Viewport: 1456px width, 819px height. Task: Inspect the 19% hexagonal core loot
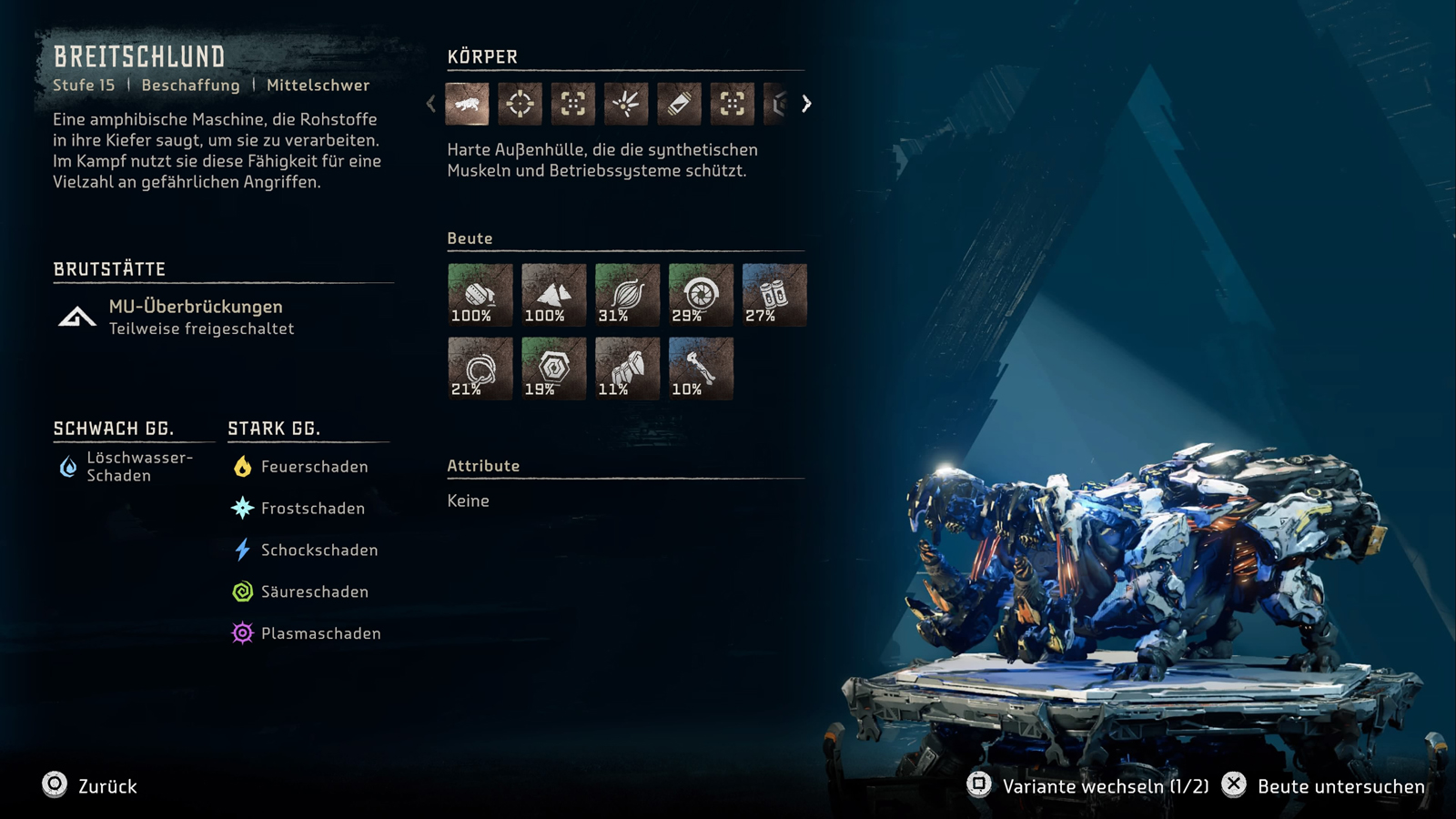click(x=553, y=369)
